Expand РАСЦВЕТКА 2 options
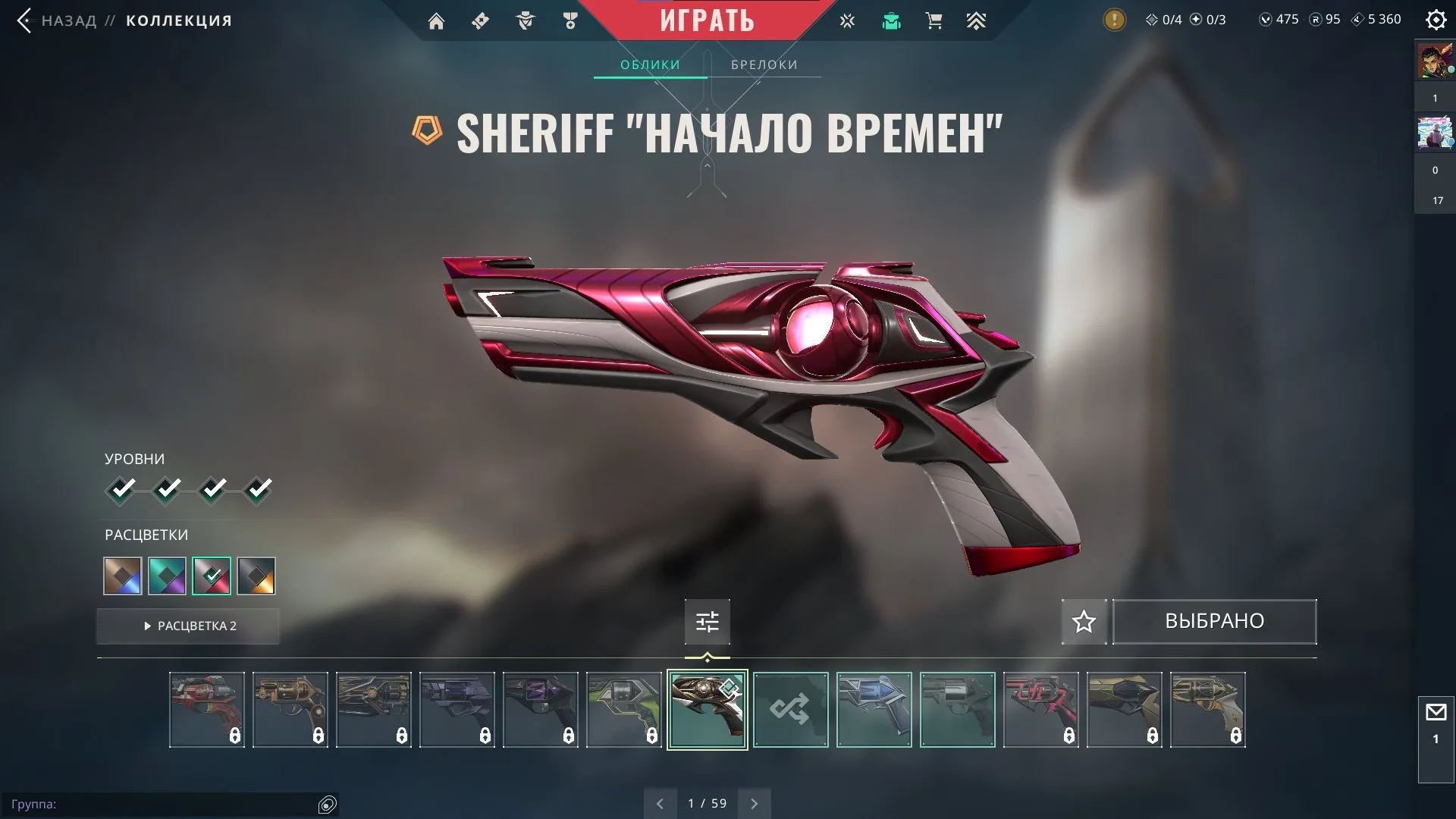This screenshot has width=1456, height=819. [187, 626]
